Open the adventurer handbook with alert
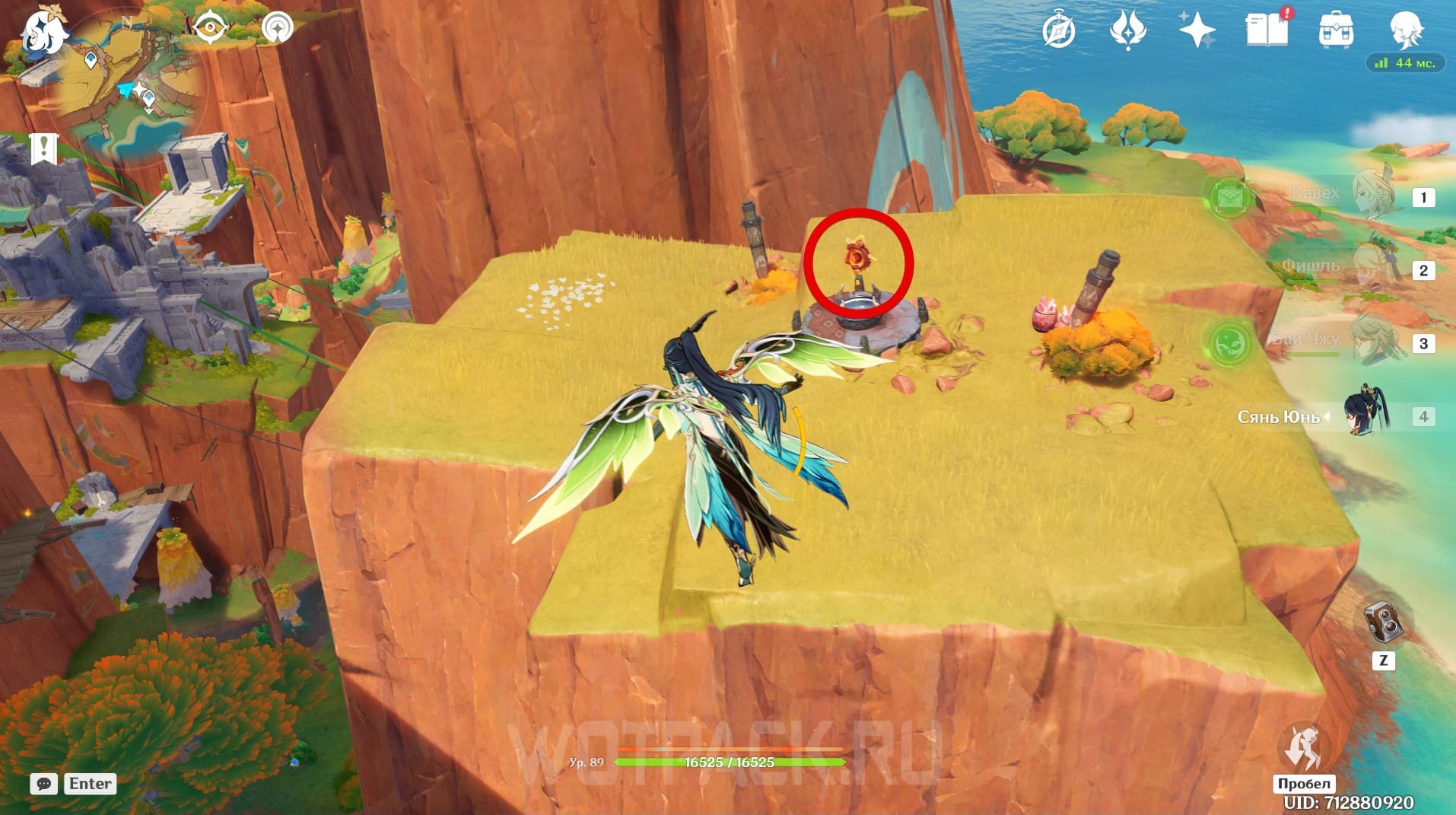 1267,30
